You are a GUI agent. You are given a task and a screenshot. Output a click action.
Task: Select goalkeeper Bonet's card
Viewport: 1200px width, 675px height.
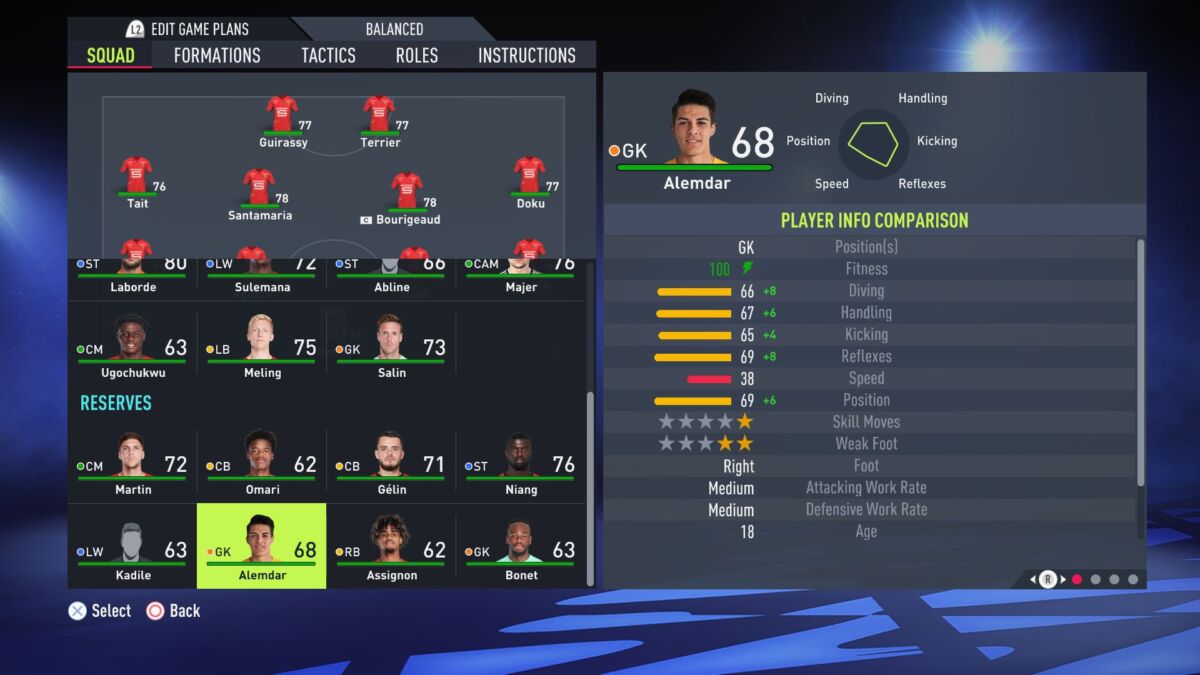[521, 546]
